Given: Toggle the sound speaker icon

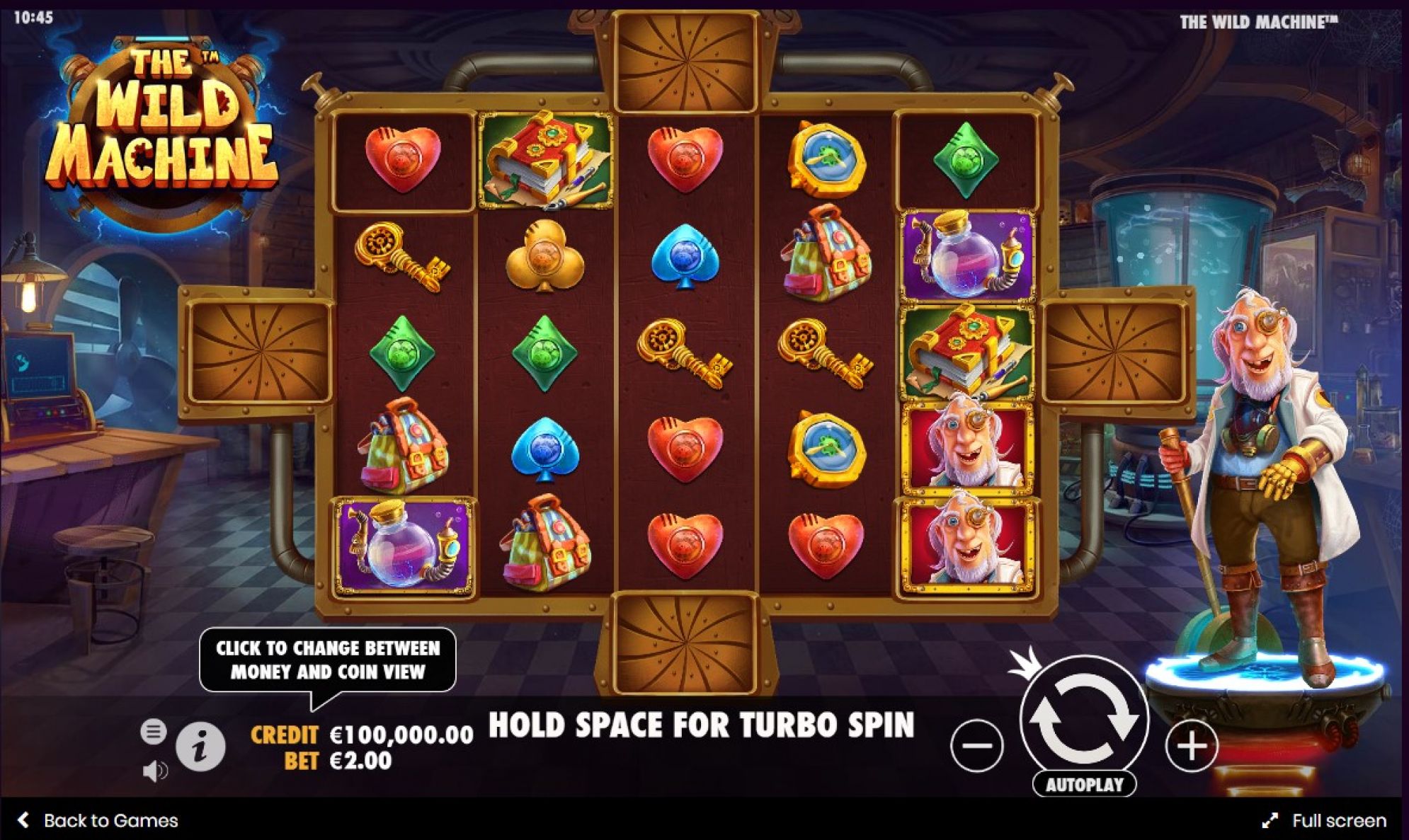Looking at the screenshot, I should click(154, 771).
